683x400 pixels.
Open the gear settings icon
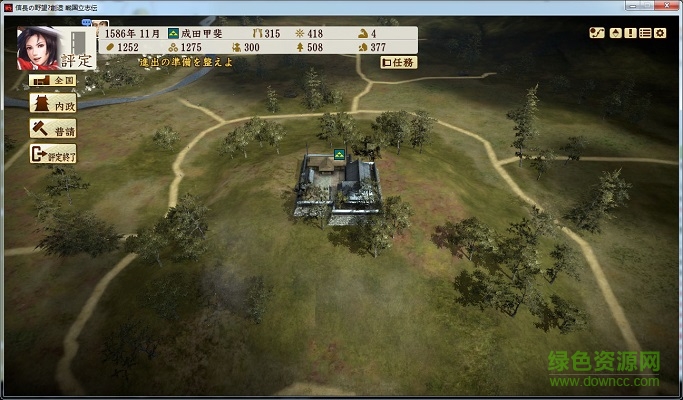pyautogui.click(x=660, y=33)
